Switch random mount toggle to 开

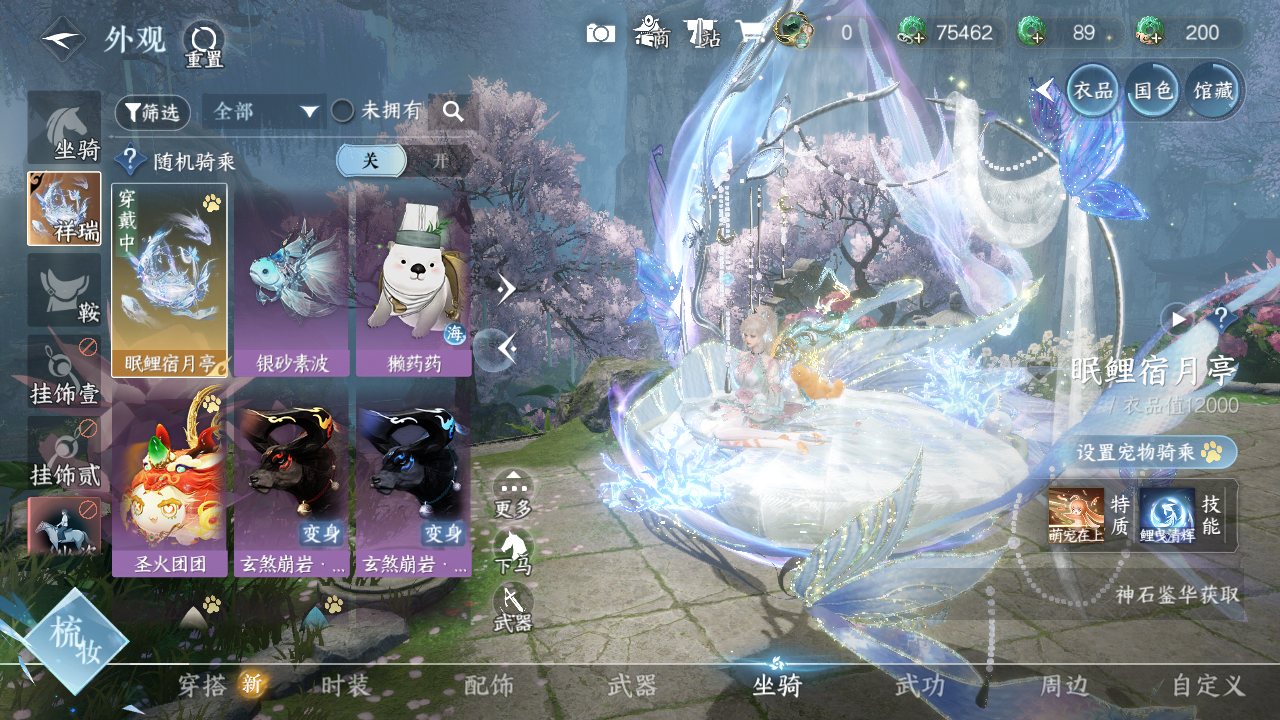(440, 160)
